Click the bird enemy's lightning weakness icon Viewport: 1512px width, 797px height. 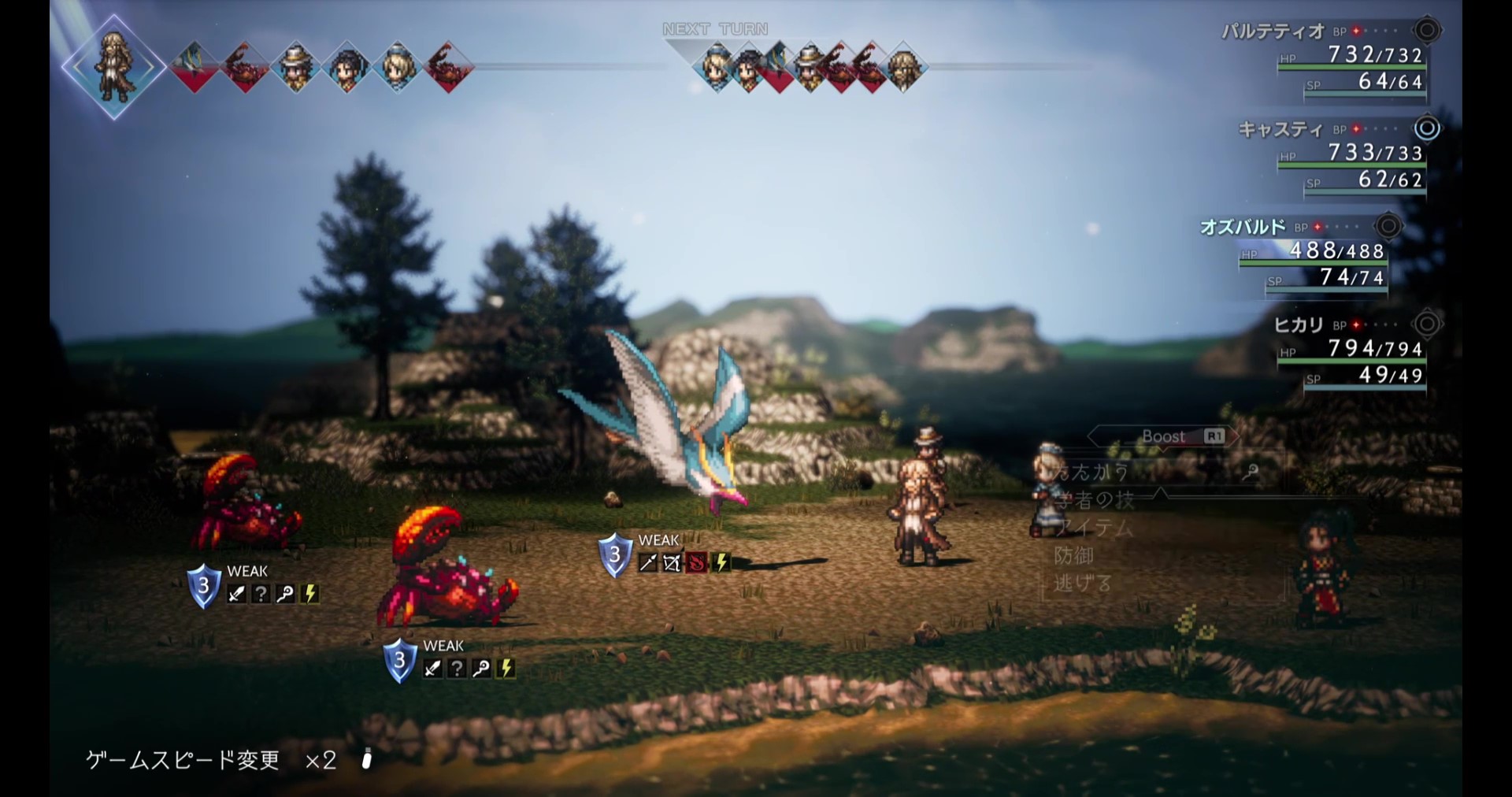[x=721, y=562]
